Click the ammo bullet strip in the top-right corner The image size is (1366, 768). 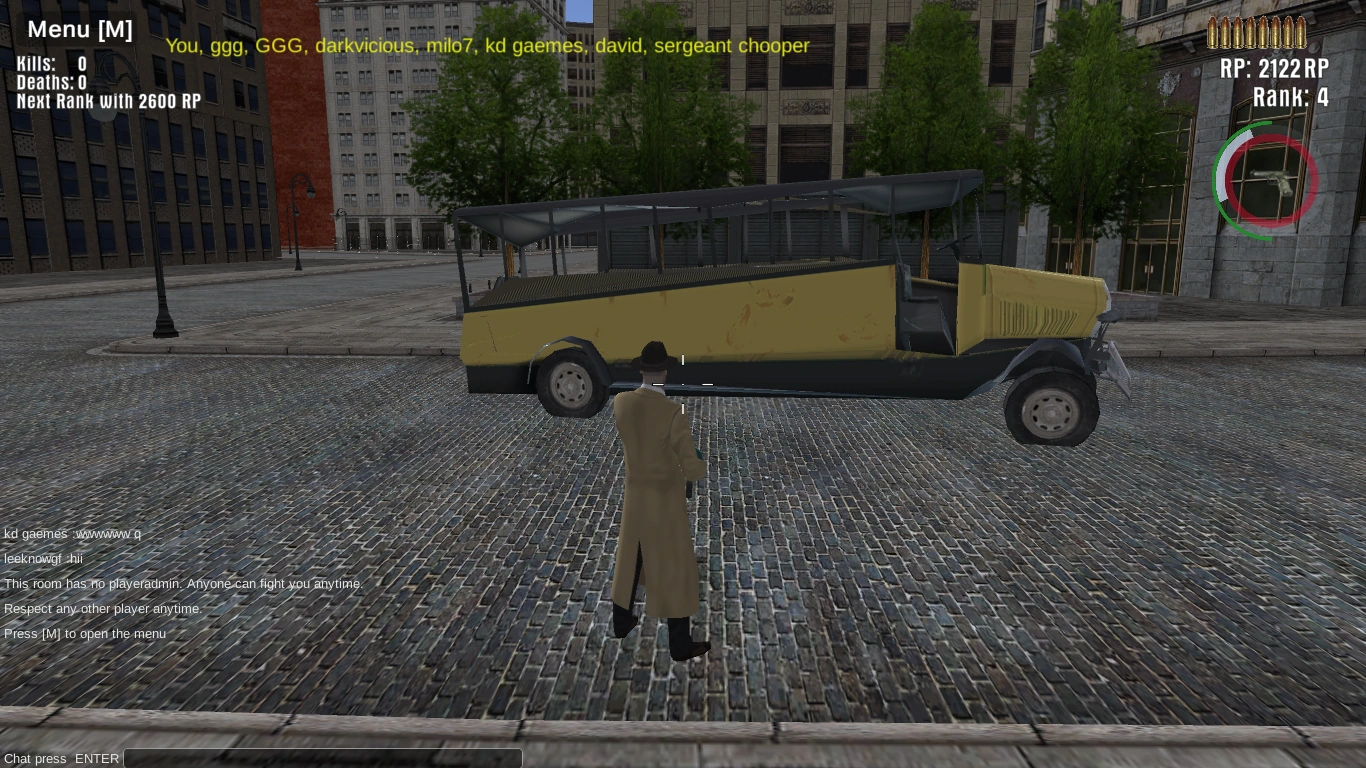[x=1256, y=31]
